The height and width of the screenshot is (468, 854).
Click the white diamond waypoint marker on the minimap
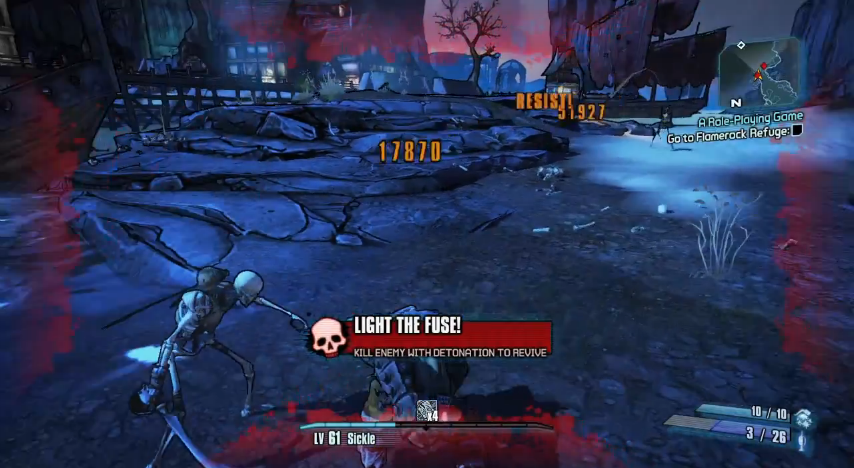pyautogui.click(x=741, y=45)
